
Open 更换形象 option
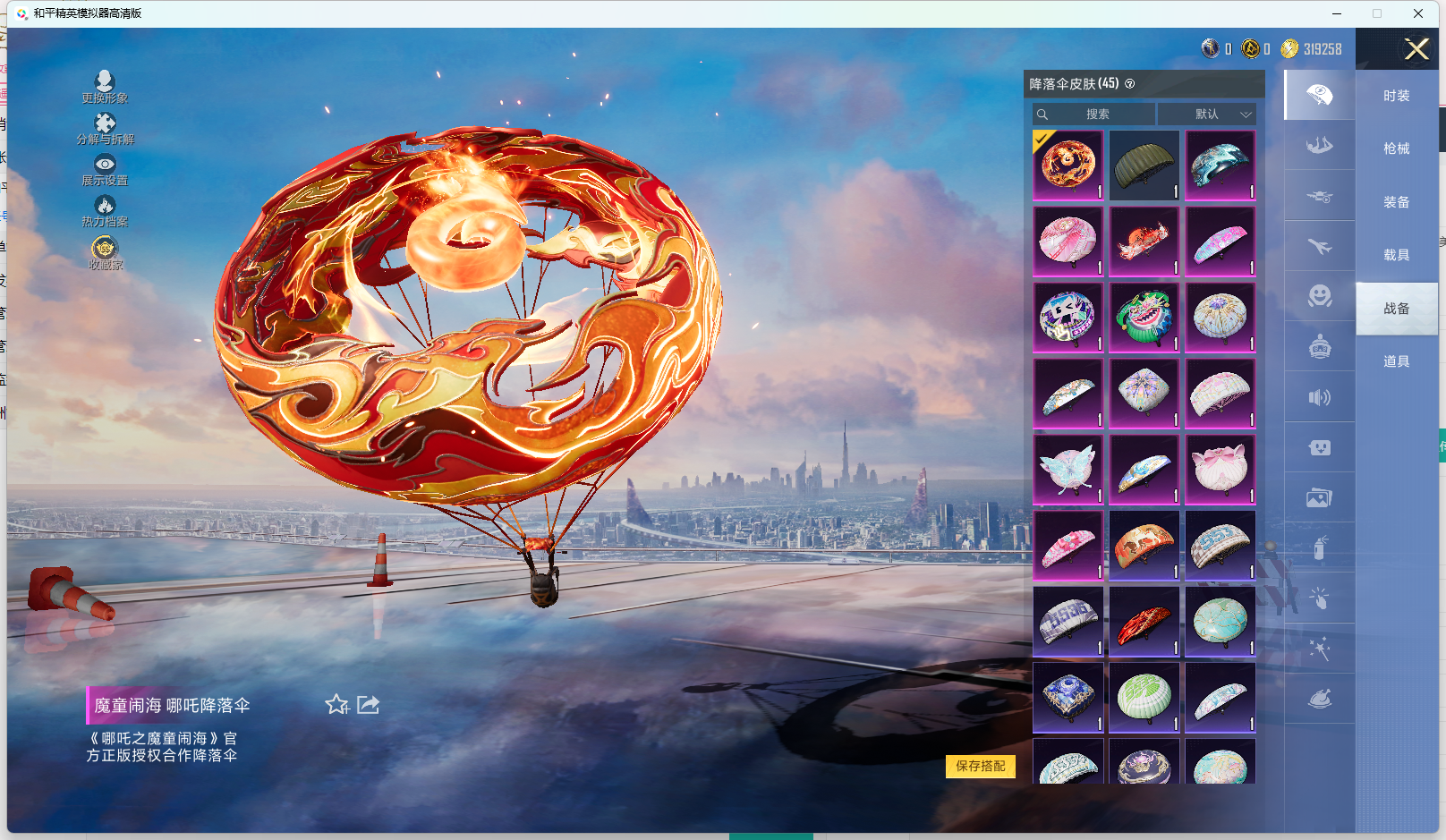click(x=105, y=87)
